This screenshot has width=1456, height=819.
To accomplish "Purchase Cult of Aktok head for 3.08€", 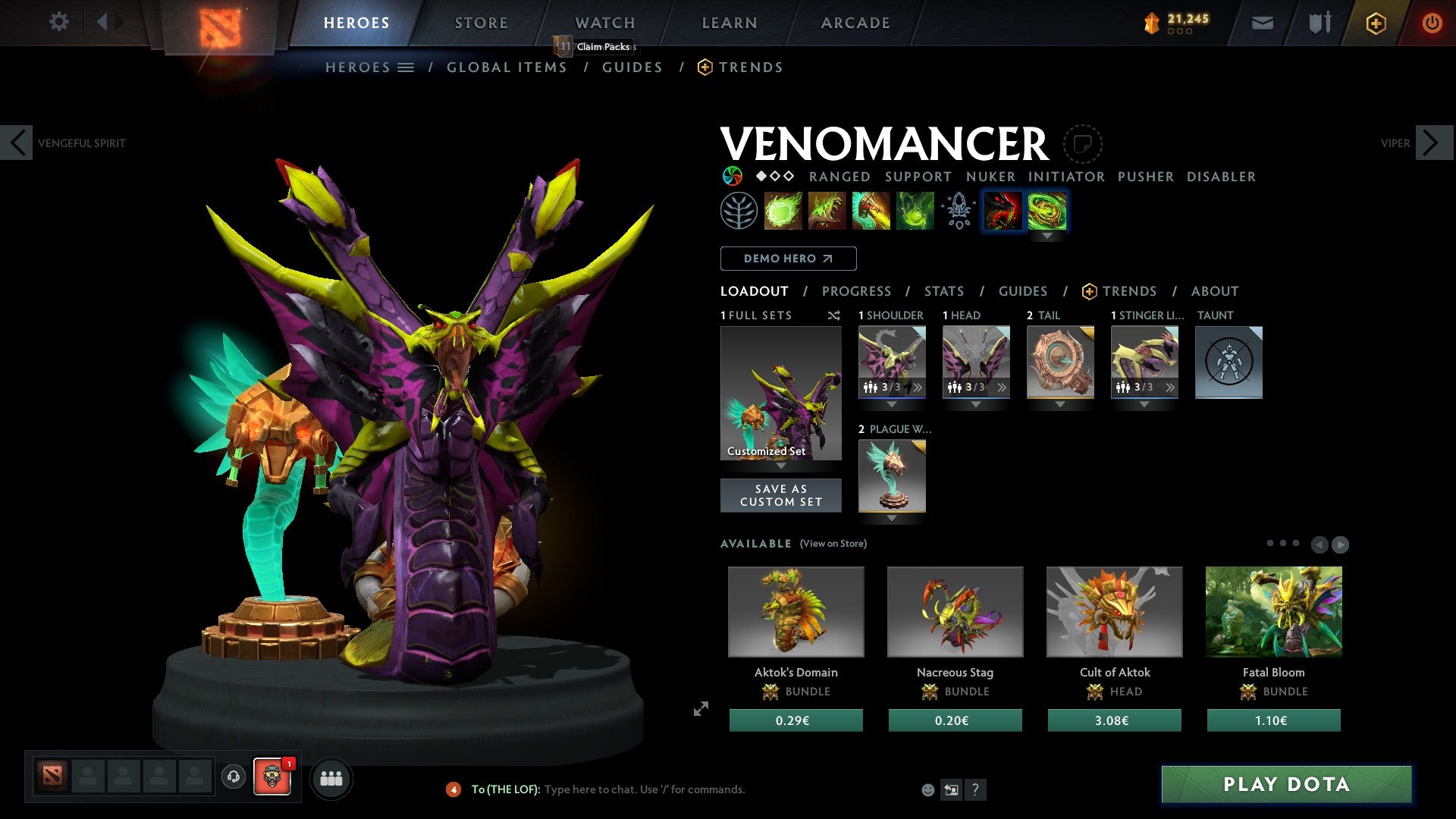I will click(1114, 720).
